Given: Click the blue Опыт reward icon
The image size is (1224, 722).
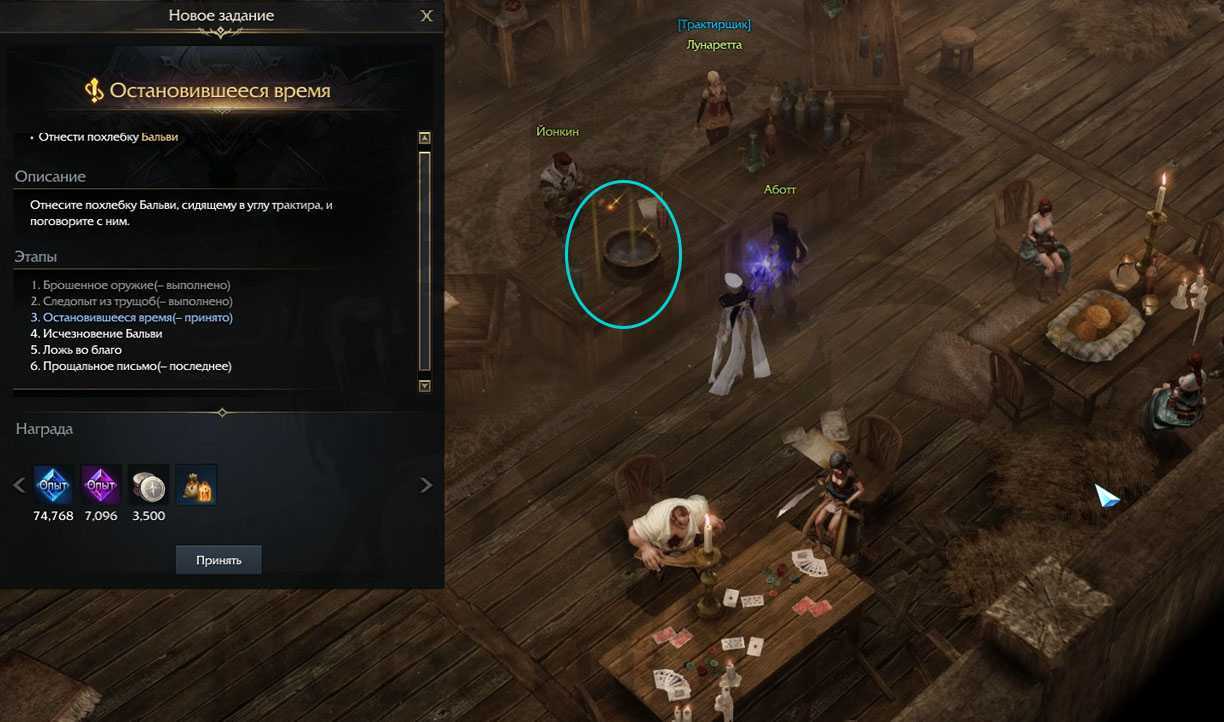Looking at the screenshot, I should (x=53, y=484).
